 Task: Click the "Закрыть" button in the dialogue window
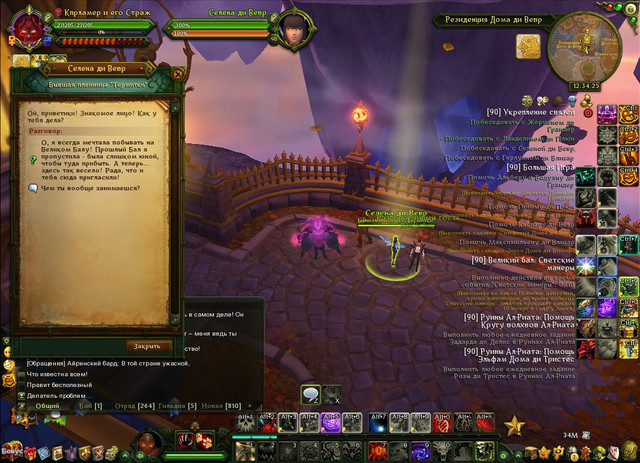[x=147, y=346]
